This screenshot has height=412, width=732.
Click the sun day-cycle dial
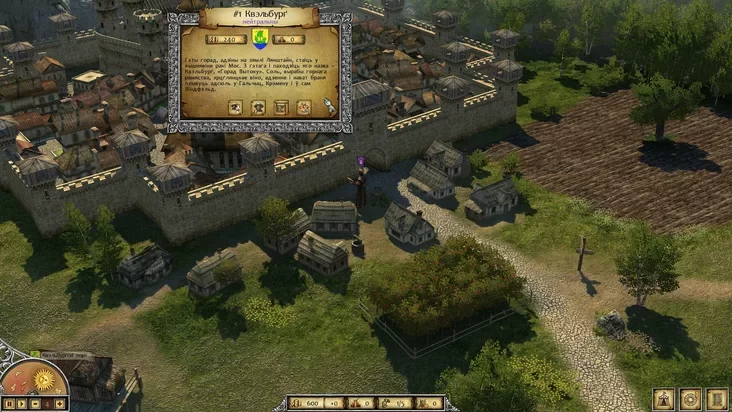coord(44,381)
